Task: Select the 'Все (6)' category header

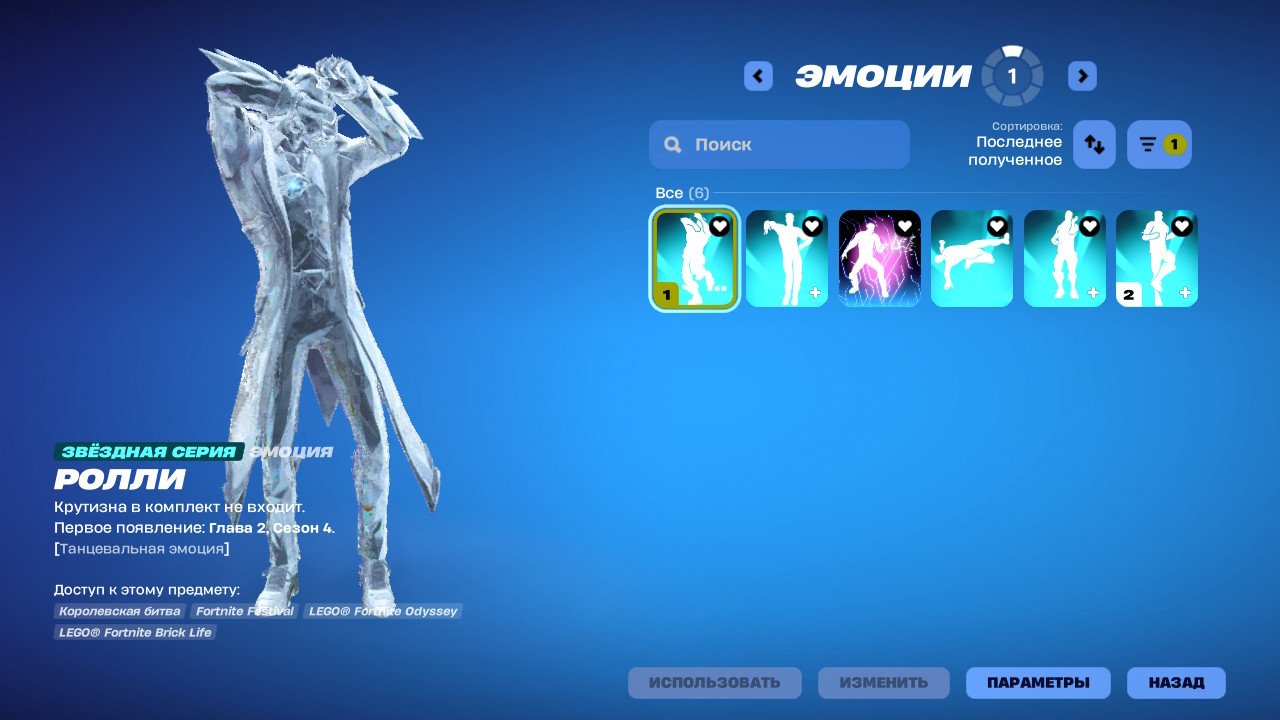Action: [681, 192]
